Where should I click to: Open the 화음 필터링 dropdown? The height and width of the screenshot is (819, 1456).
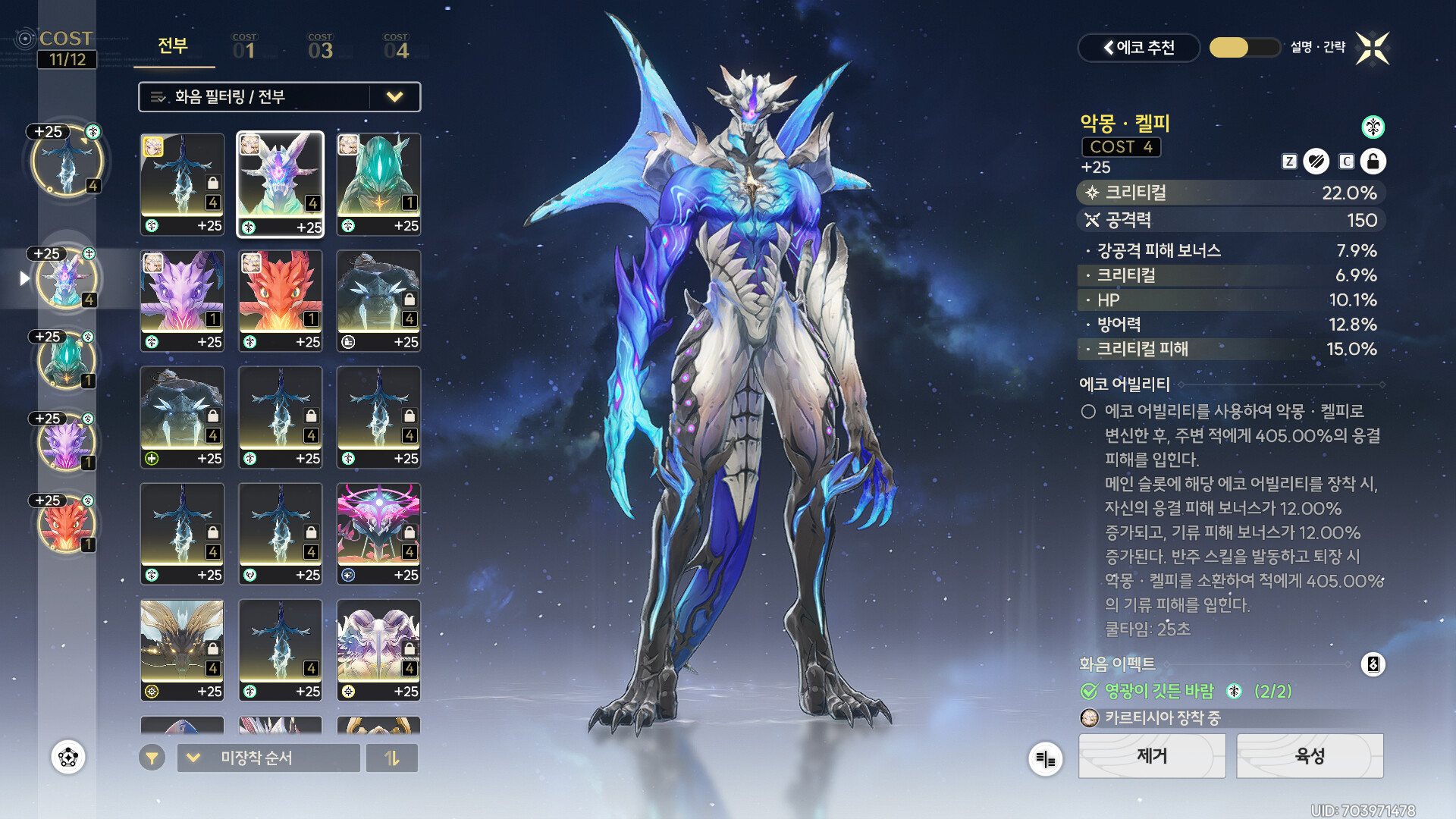point(279,97)
